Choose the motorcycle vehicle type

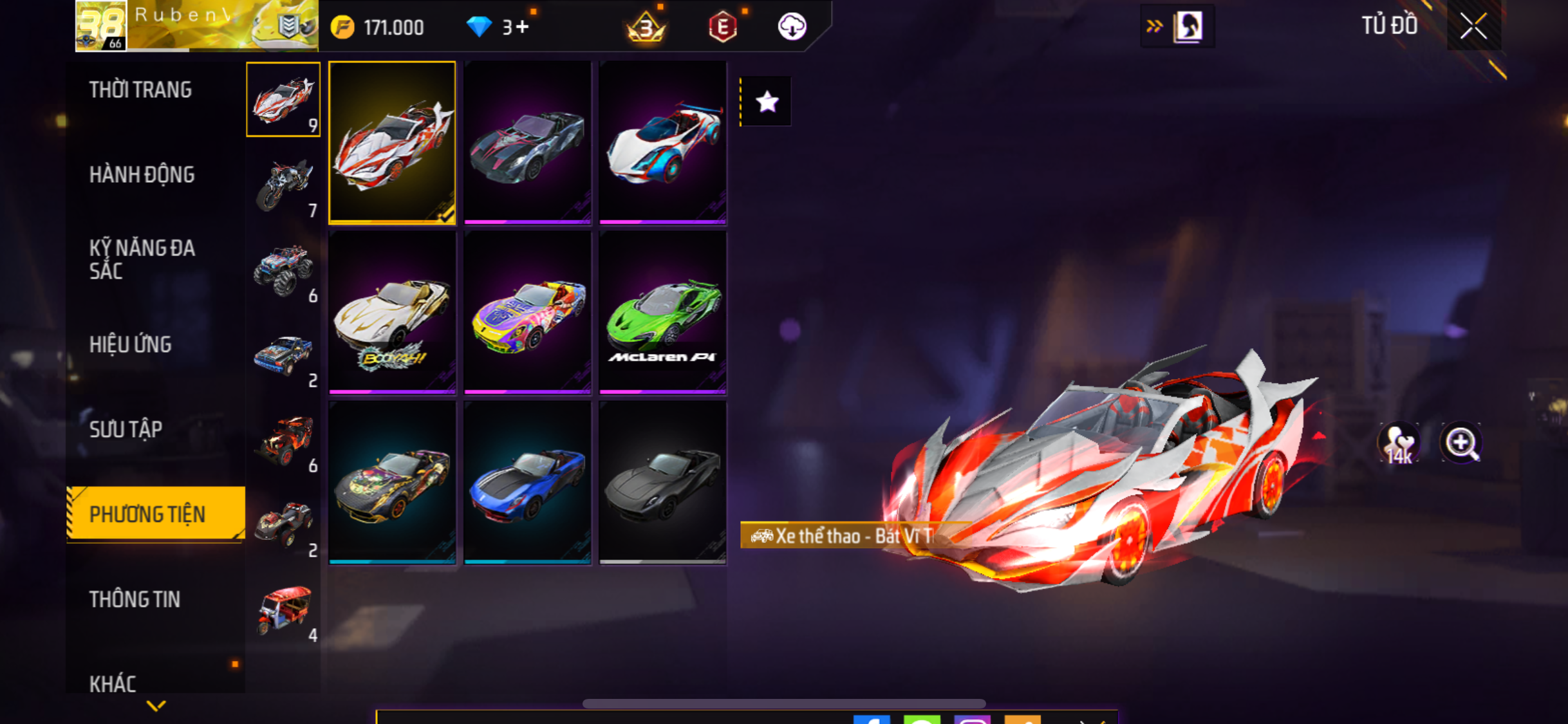[284, 185]
